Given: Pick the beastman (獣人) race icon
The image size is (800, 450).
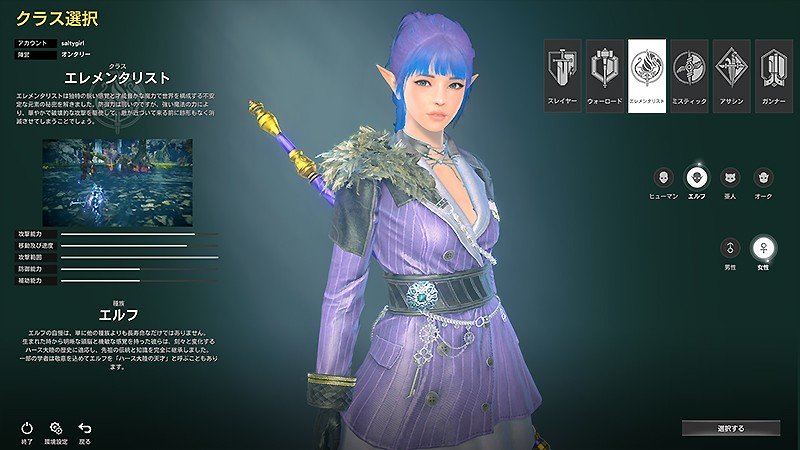Looking at the screenshot, I should tap(730, 177).
